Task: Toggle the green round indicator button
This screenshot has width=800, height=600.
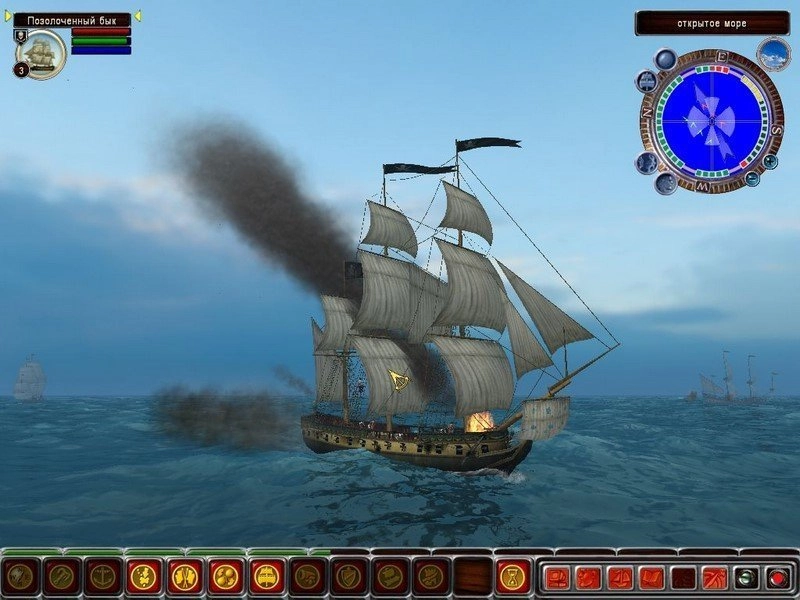Action: (745, 577)
